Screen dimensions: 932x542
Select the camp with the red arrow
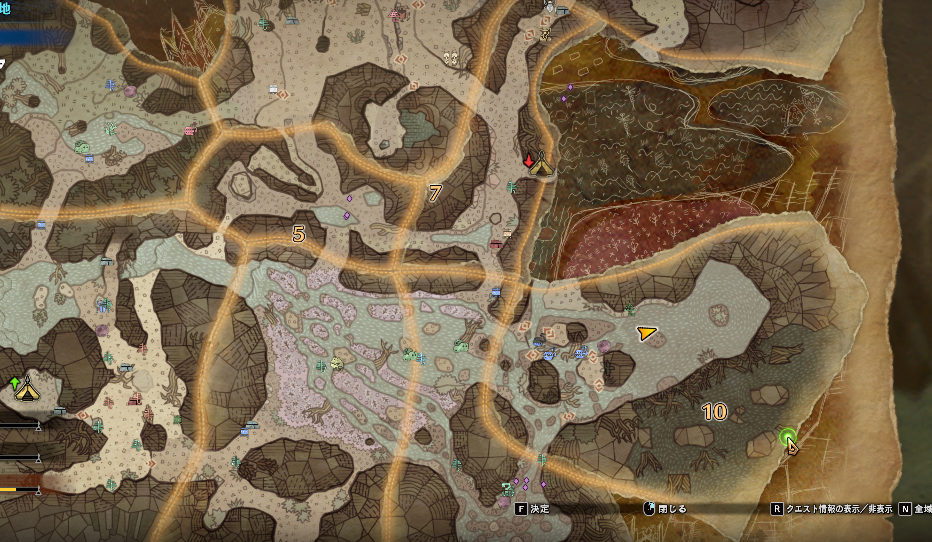pos(541,163)
